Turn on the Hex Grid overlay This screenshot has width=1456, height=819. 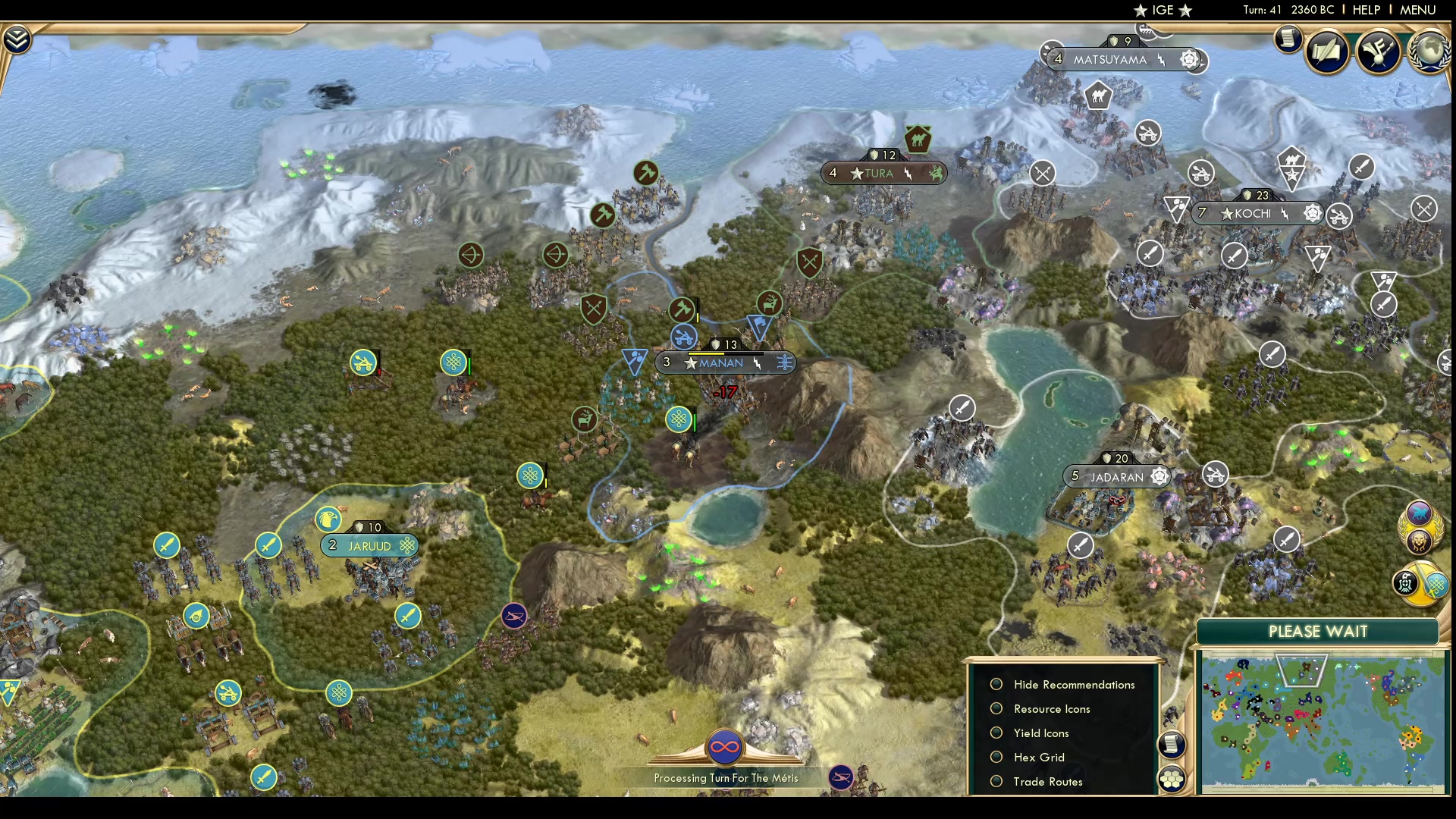pyautogui.click(x=996, y=757)
